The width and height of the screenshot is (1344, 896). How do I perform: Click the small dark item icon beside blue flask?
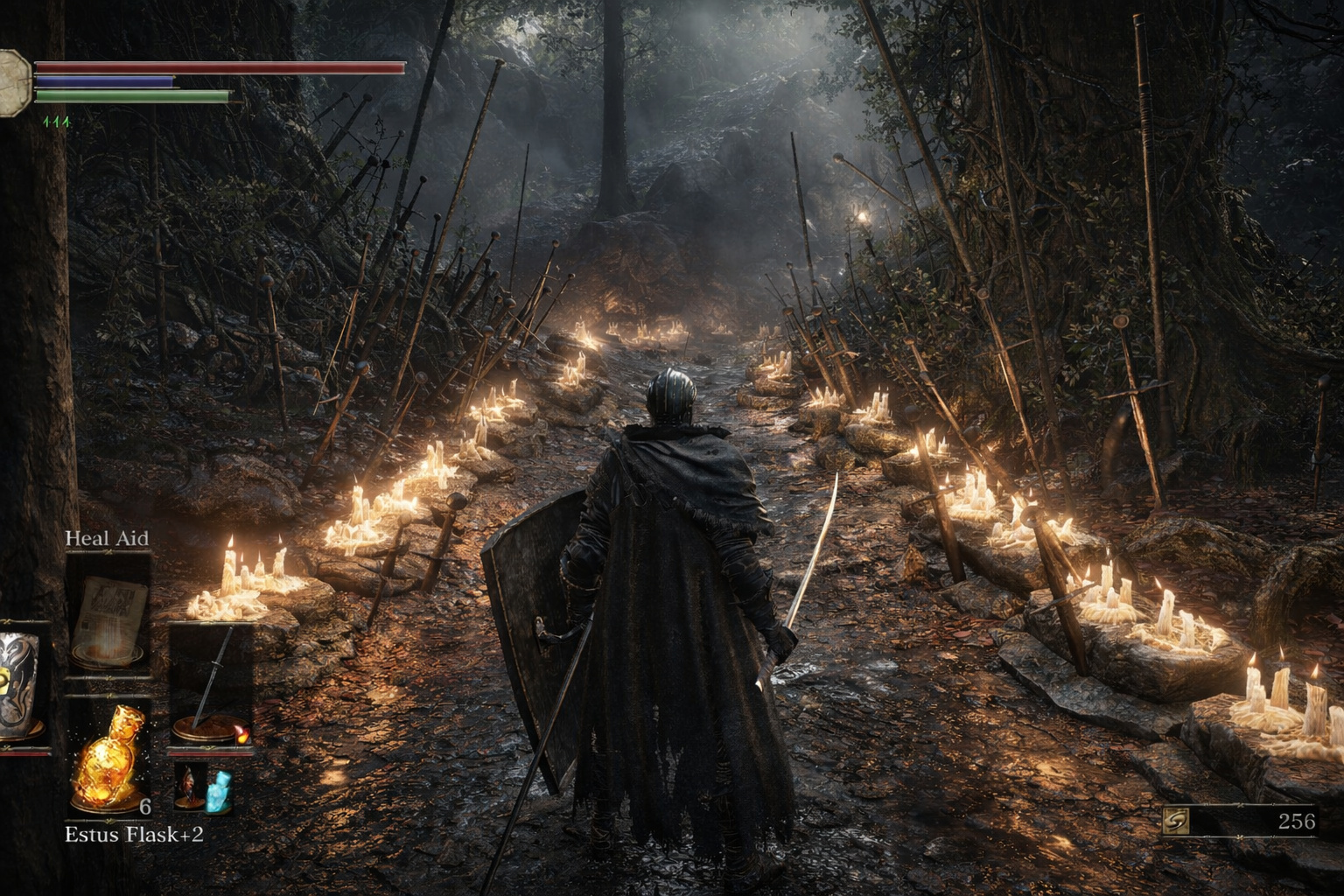(x=187, y=785)
